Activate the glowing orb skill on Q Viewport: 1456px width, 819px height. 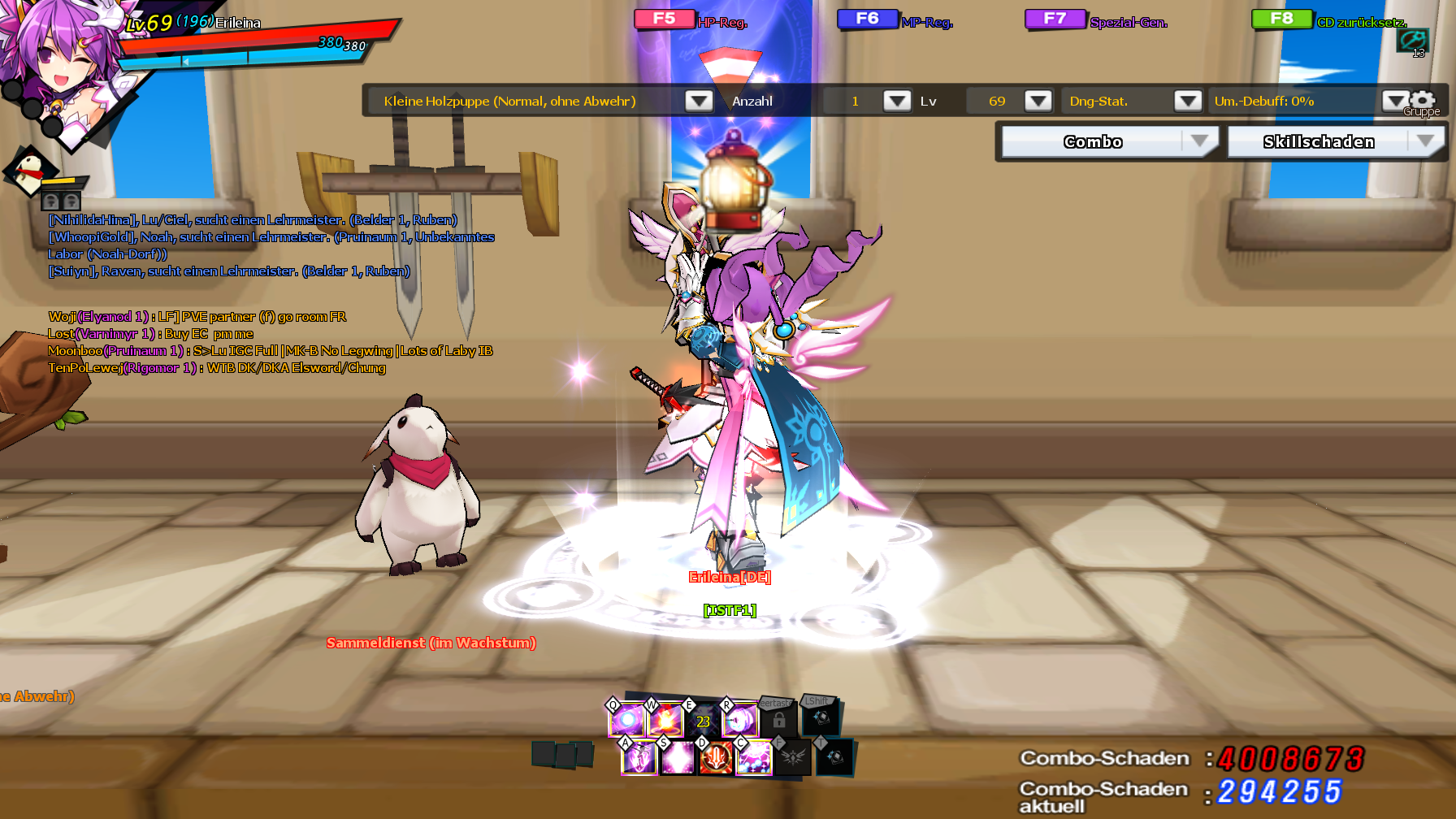pos(627,720)
